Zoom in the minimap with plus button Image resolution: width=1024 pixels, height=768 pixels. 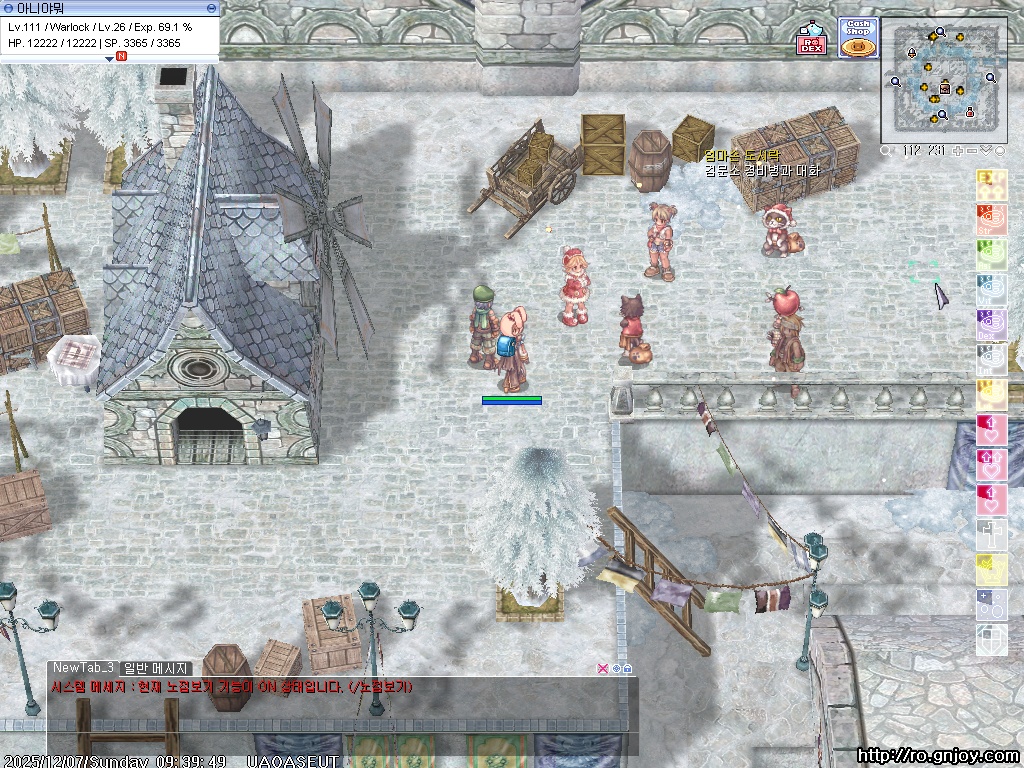click(958, 151)
